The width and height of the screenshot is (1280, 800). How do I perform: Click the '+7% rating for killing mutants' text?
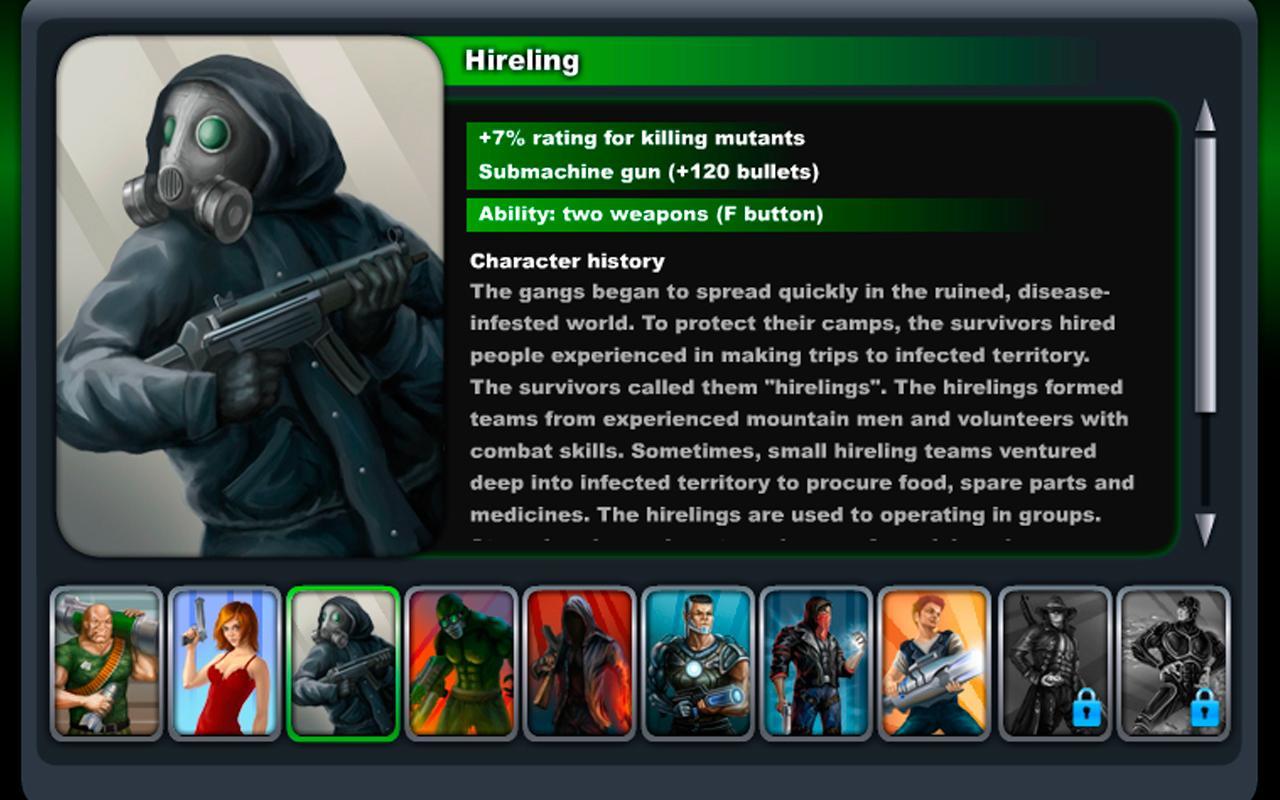coord(640,138)
